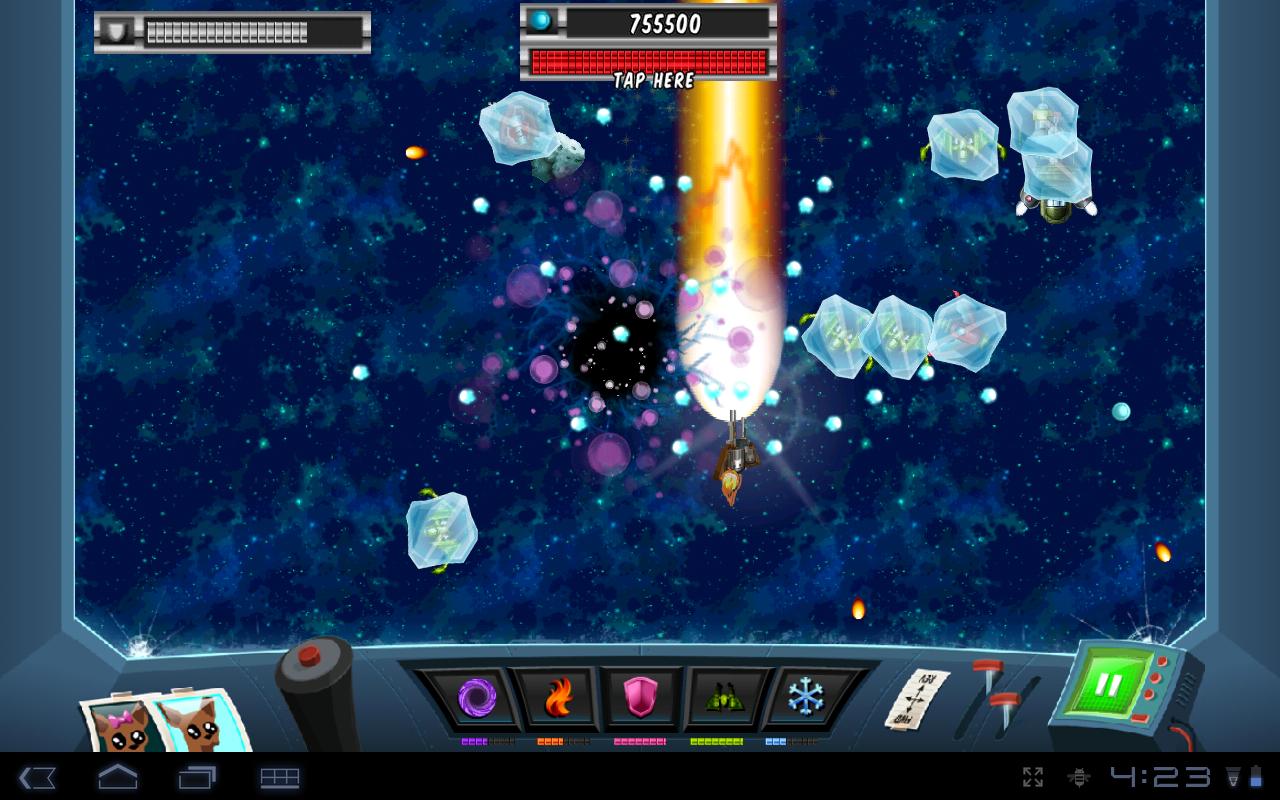
Task: Go back with Android back arrow
Action: [x=37, y=777]
